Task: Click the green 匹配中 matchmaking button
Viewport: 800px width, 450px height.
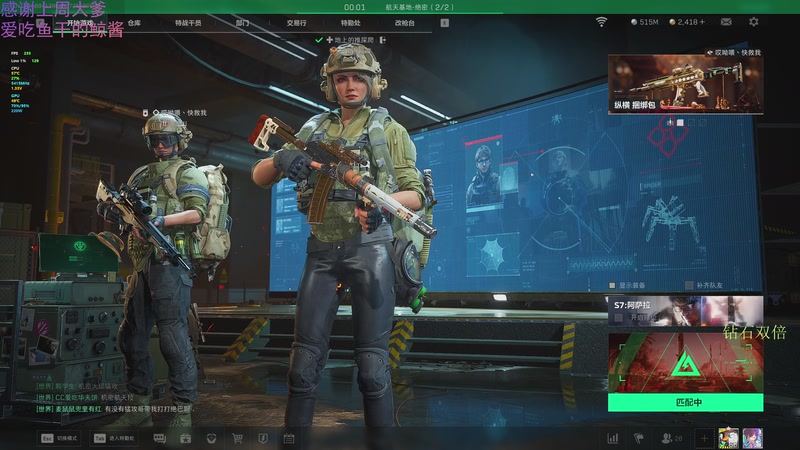Action: [685, 402]
